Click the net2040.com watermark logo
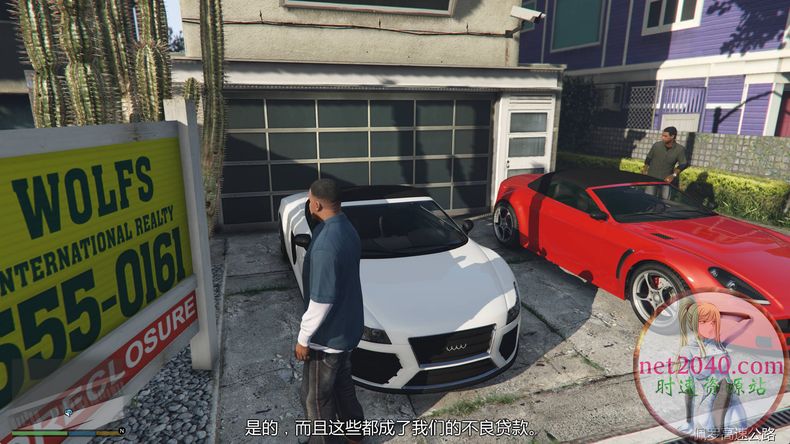The height and width of the screenshot is (444, 790). point(710,366)
